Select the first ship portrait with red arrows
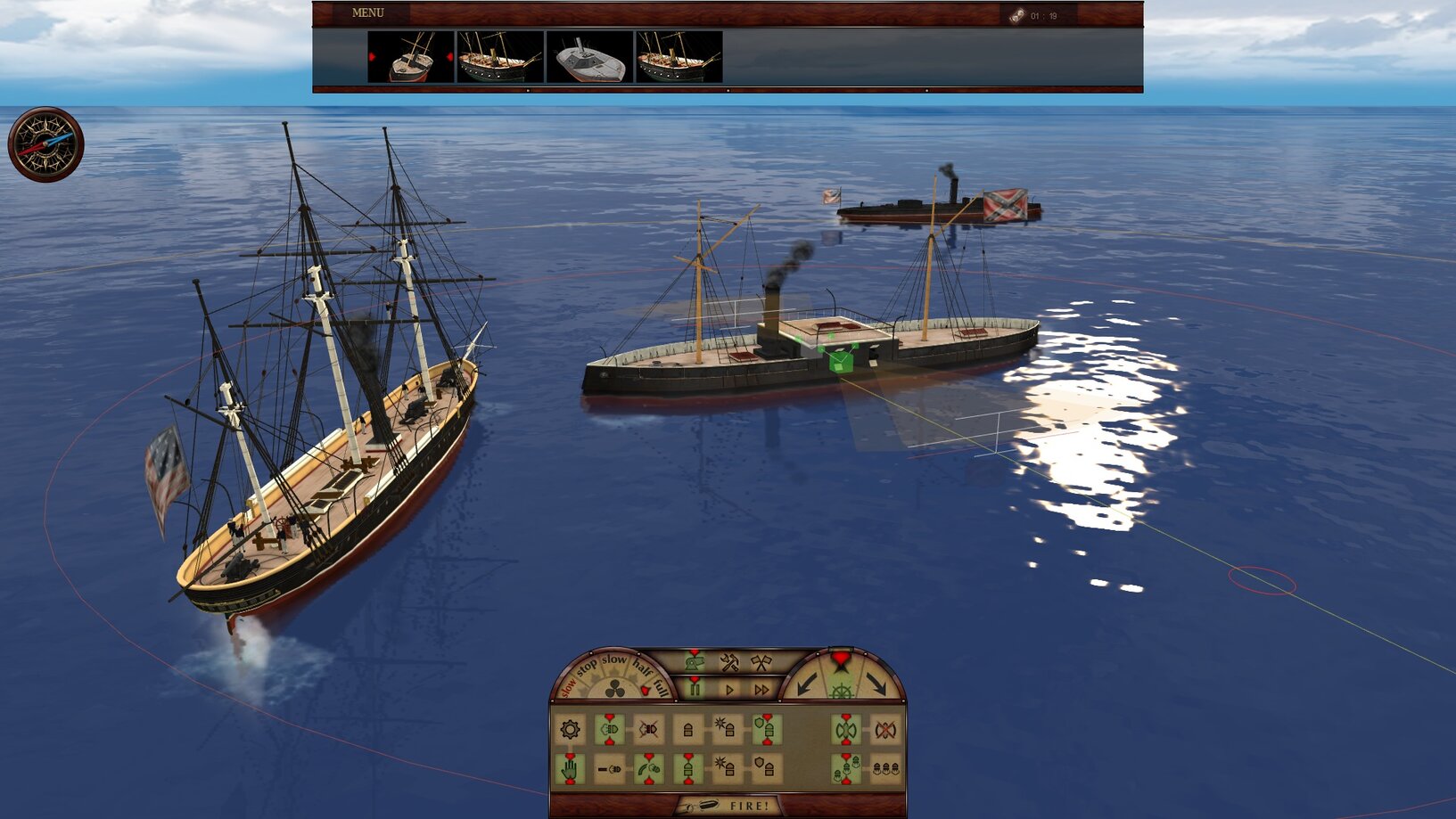This screenshot has width=1456, height=819. (411, 58)
